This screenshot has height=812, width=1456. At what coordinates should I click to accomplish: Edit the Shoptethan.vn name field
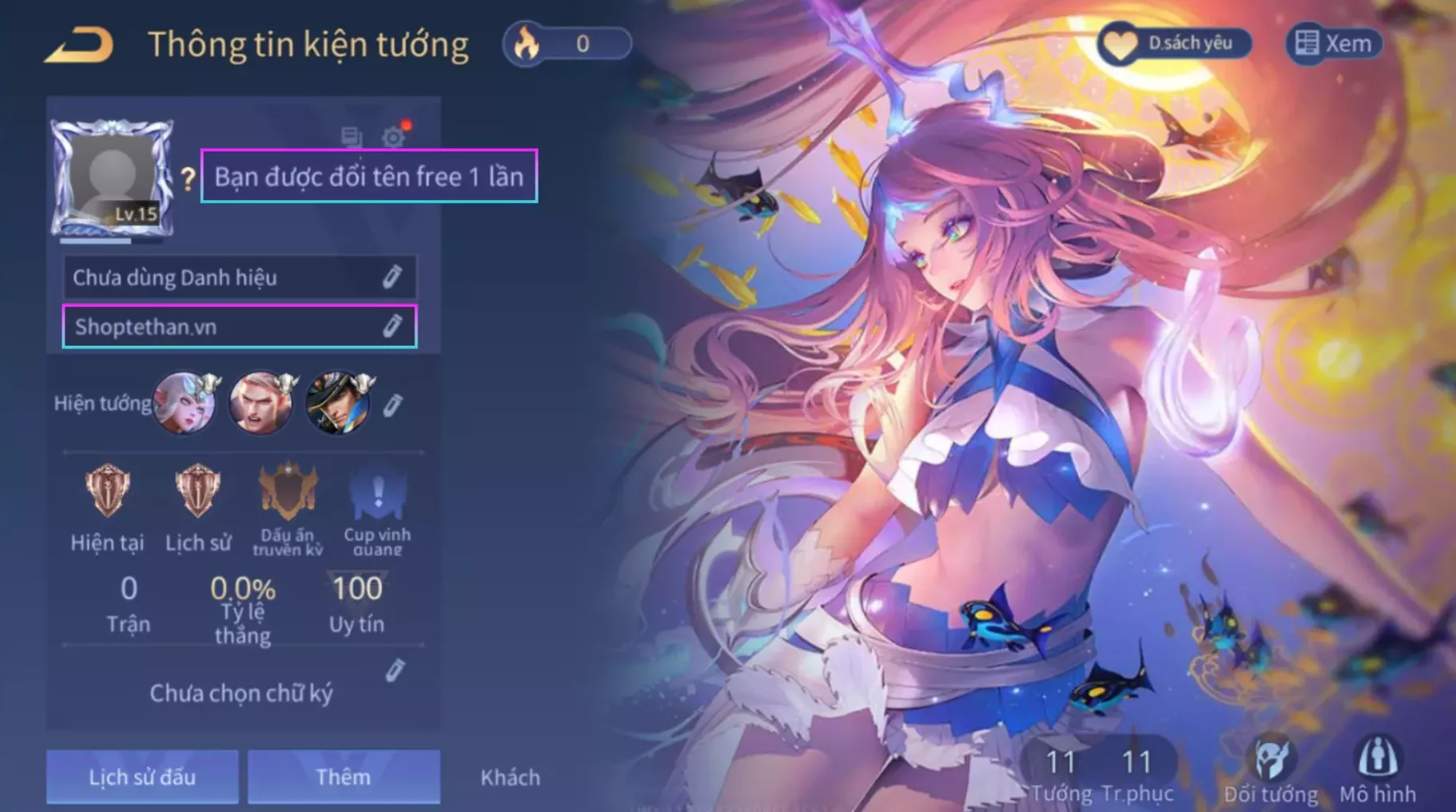pos(391,327)
